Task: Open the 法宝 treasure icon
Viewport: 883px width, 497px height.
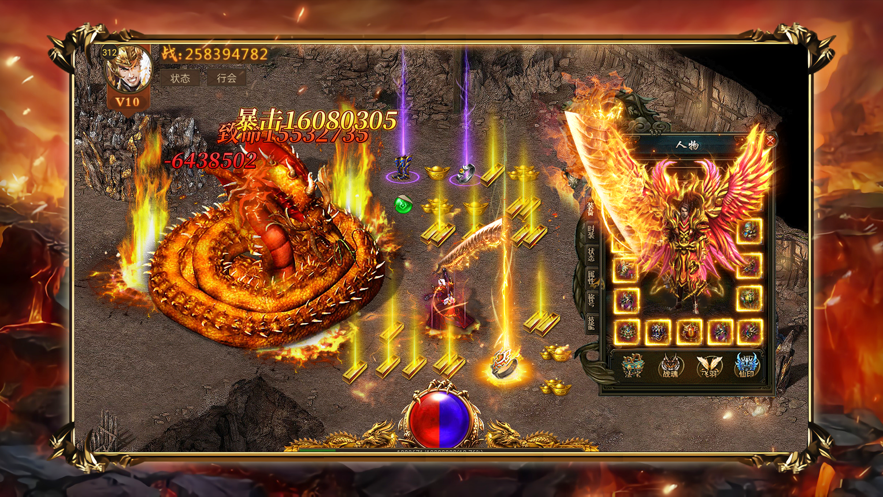Action: click(633, 367)
